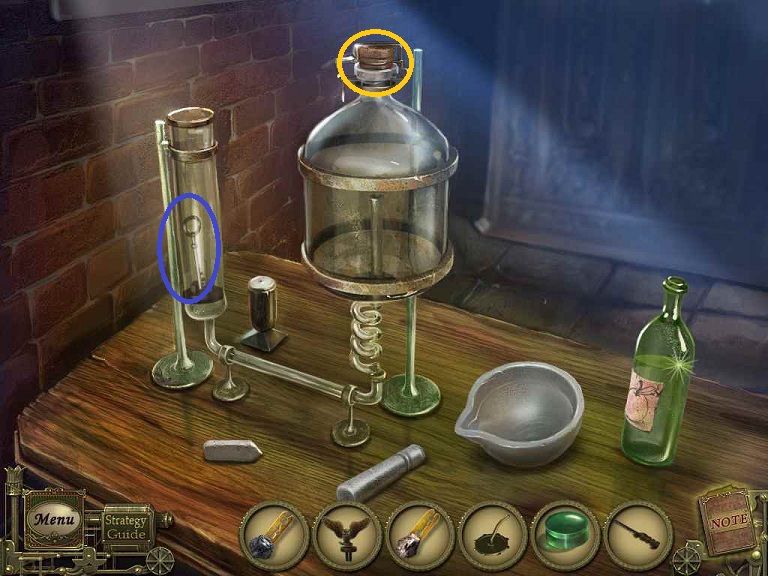
Task: Choose the green glass disc inventory item
Action: pos(566,535)
